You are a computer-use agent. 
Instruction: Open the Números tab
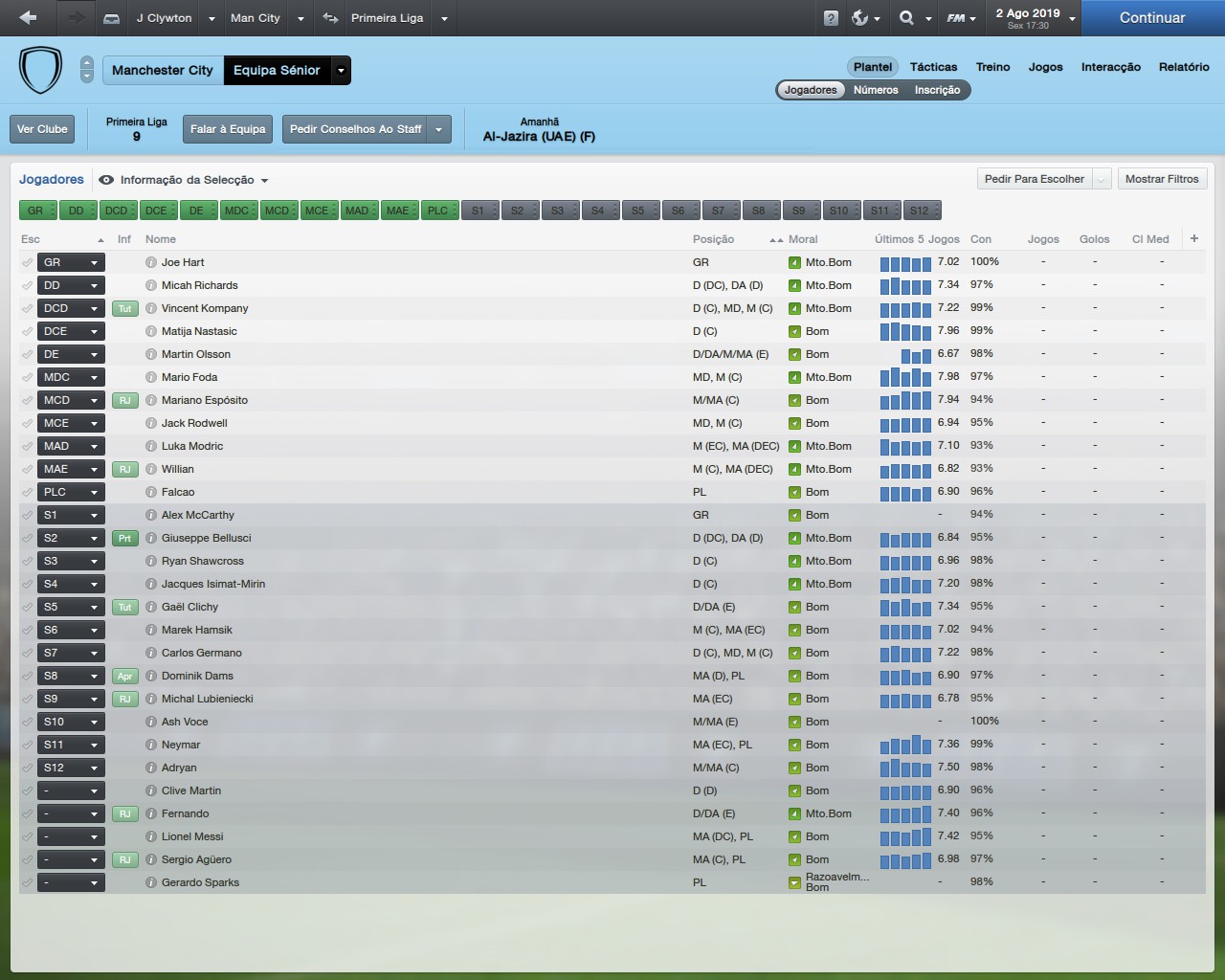point(875,89)
